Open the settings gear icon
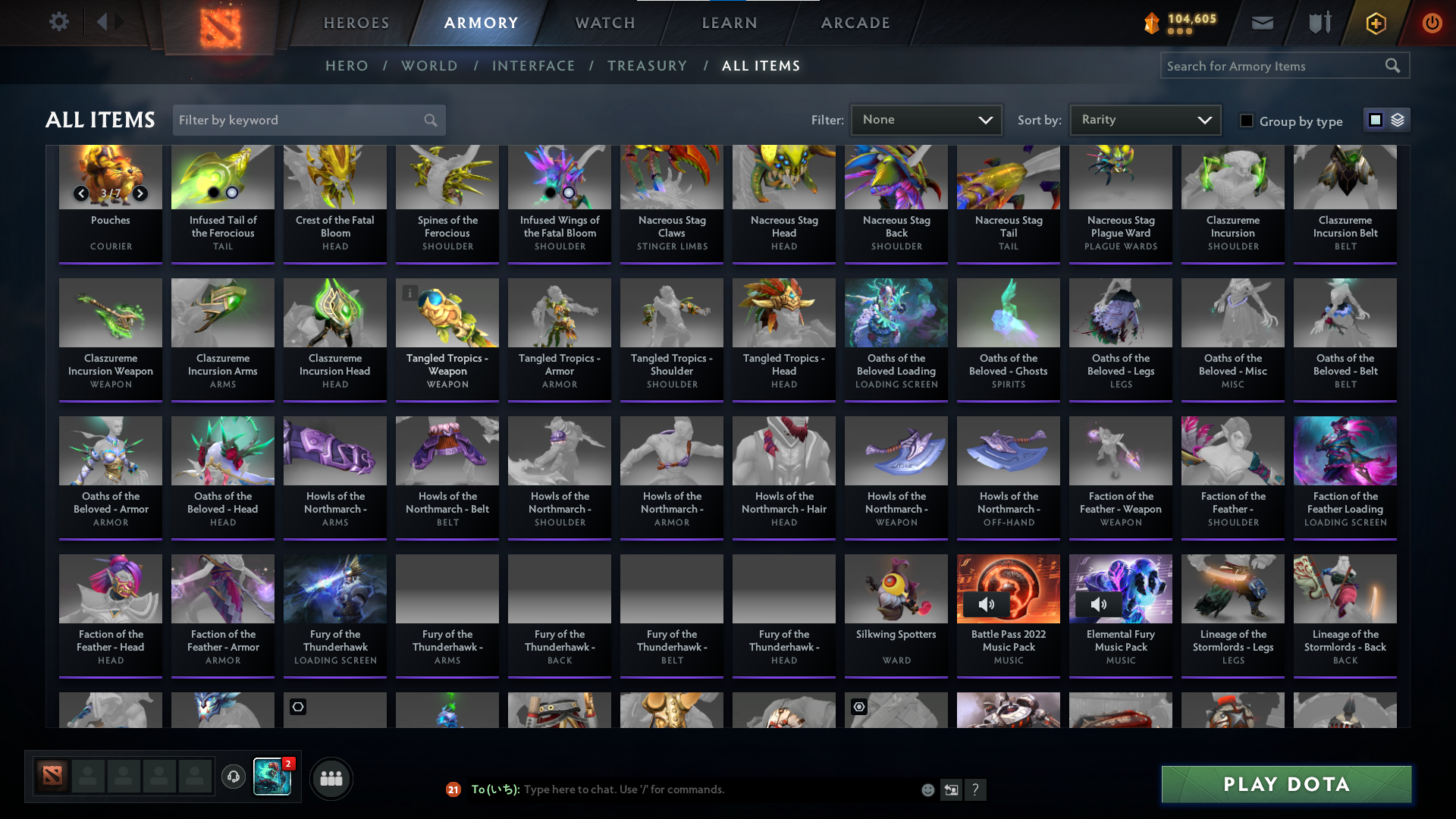Image resolution: width=1456 pixels, height=819 pixels. tap(59, 22)
